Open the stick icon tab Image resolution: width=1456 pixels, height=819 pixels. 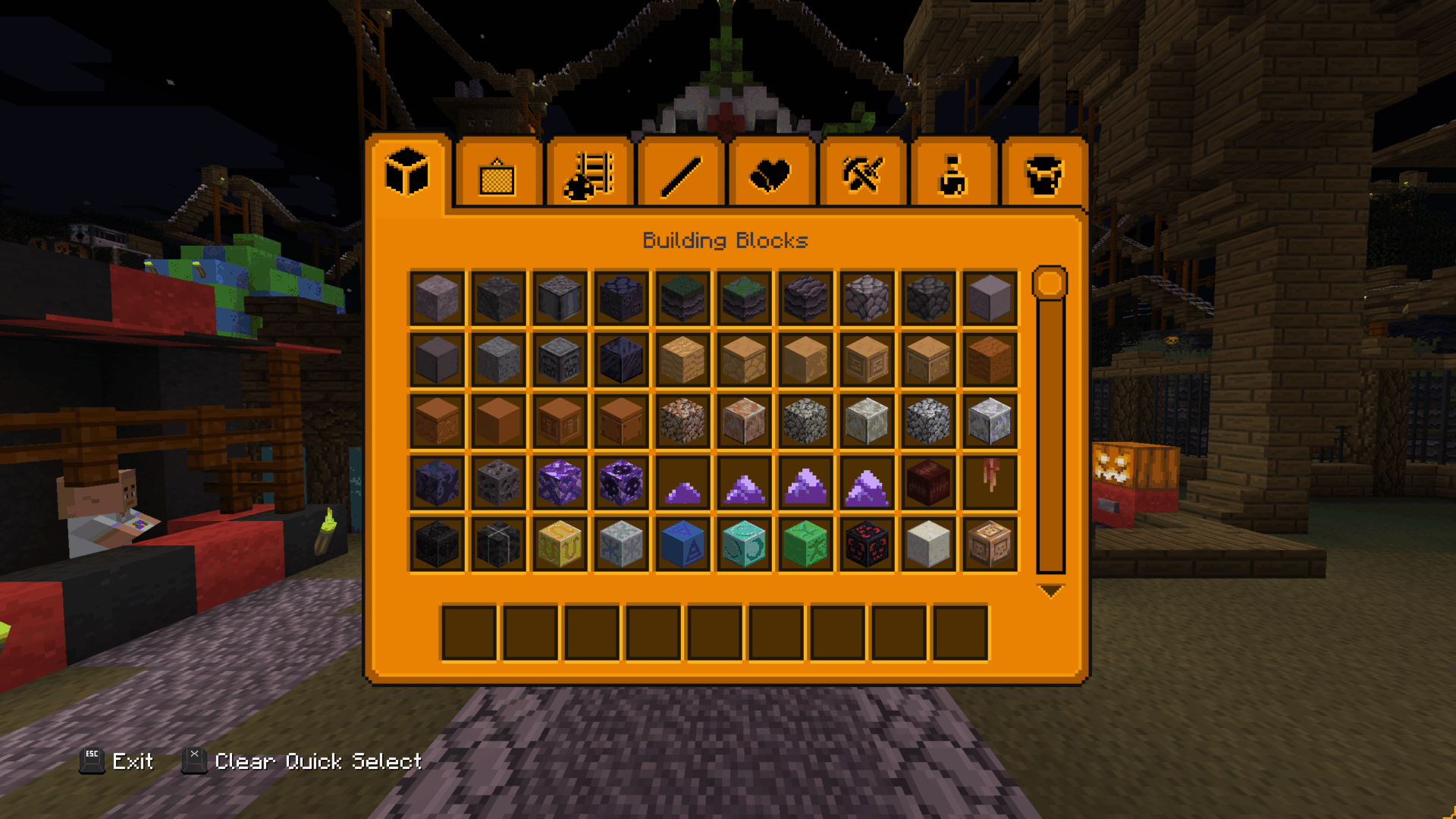(x=680, y=175)
